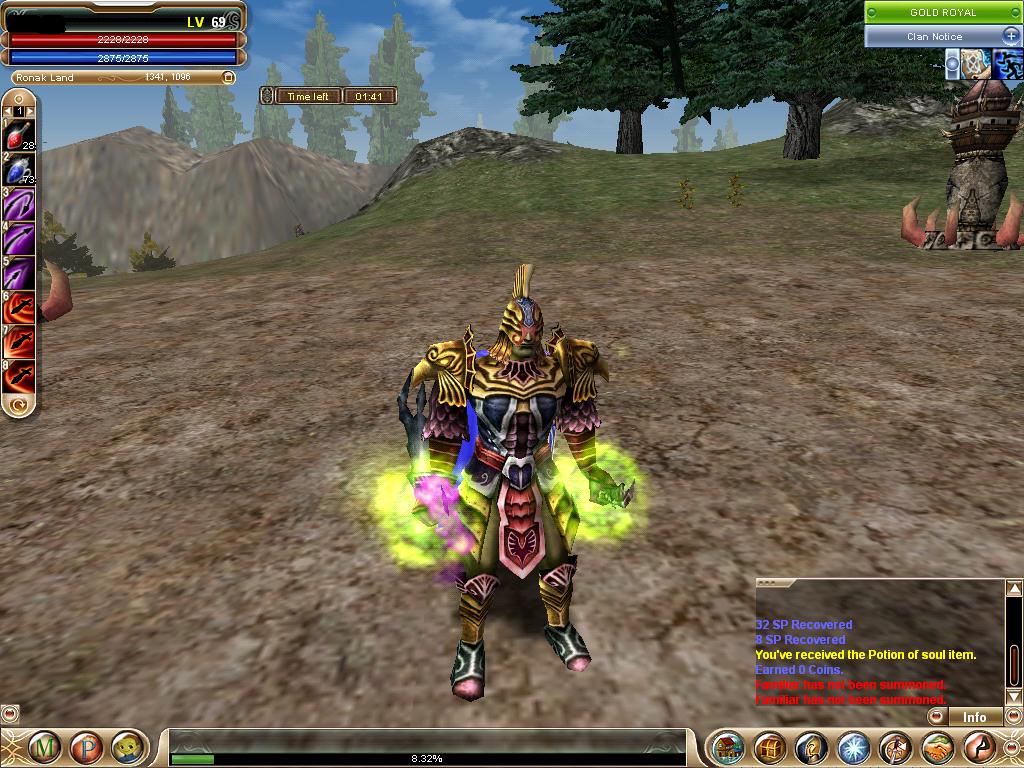Activate the purple skill in hotbar slot 3
The height and width of the screenshot is (768, 1024).
pos(19,204)
